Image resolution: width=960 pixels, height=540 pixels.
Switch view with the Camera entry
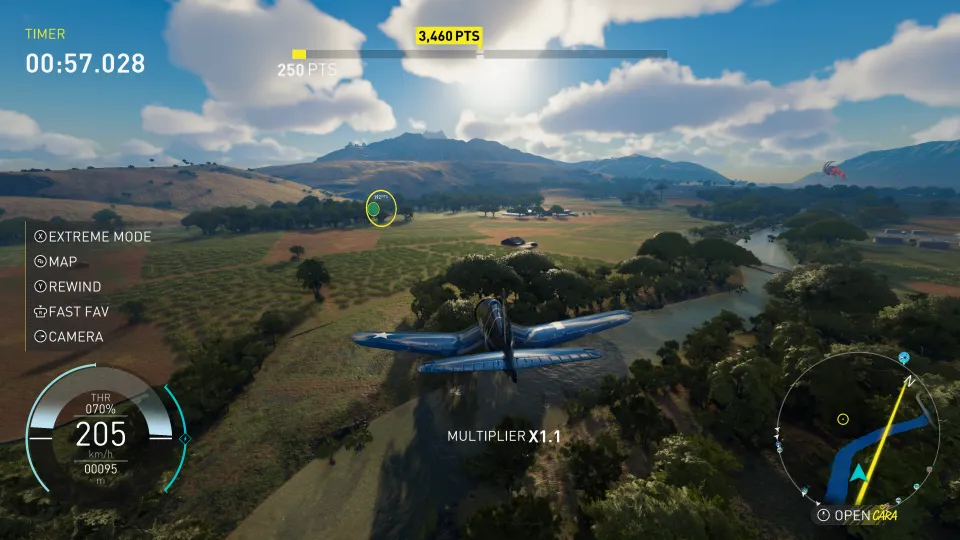point(68,337)
